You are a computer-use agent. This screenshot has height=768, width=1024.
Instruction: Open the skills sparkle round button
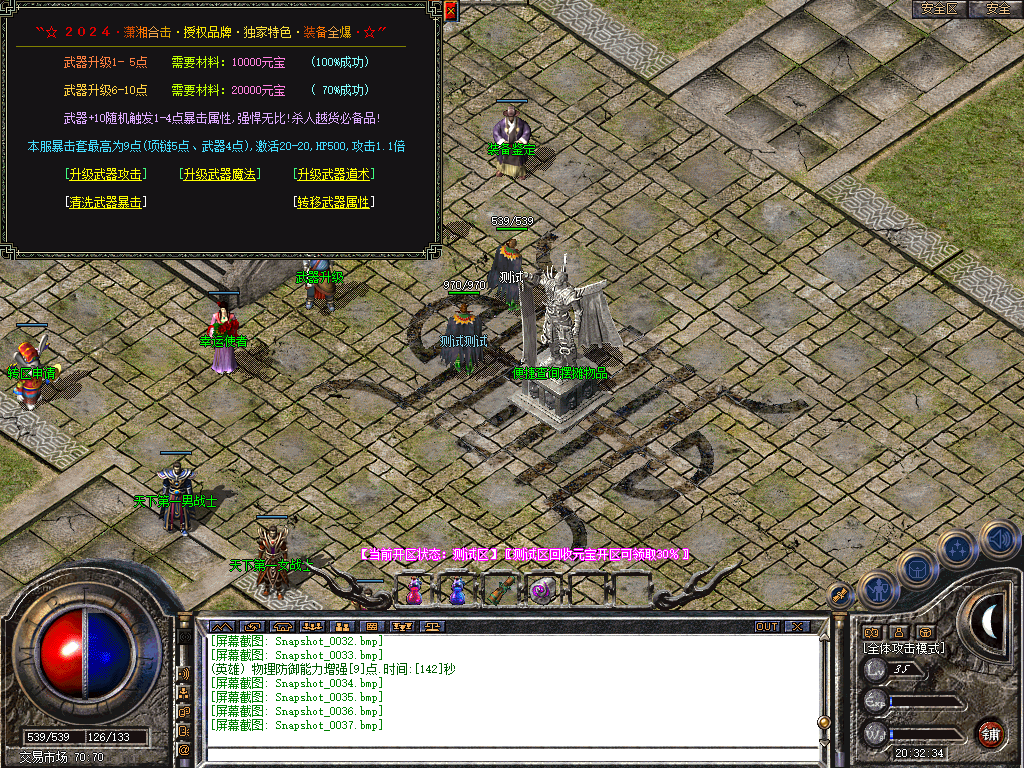(958, 547)
